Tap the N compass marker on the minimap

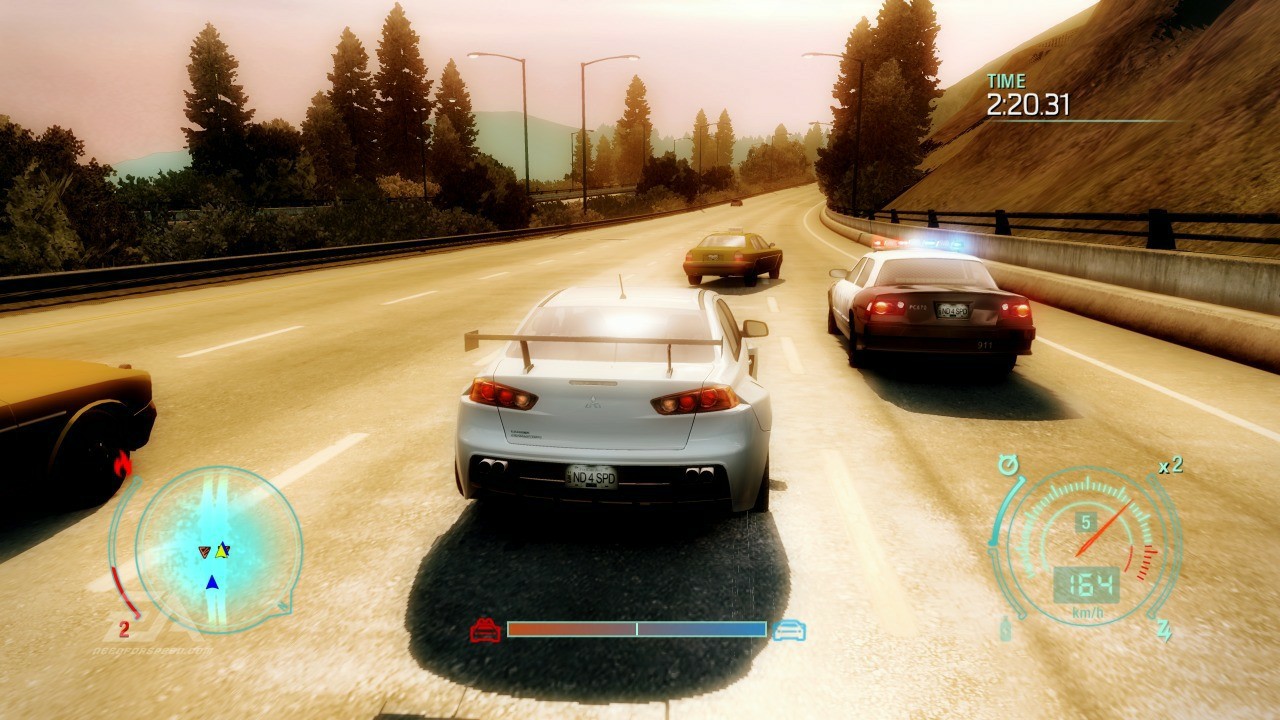click(283, 607)
